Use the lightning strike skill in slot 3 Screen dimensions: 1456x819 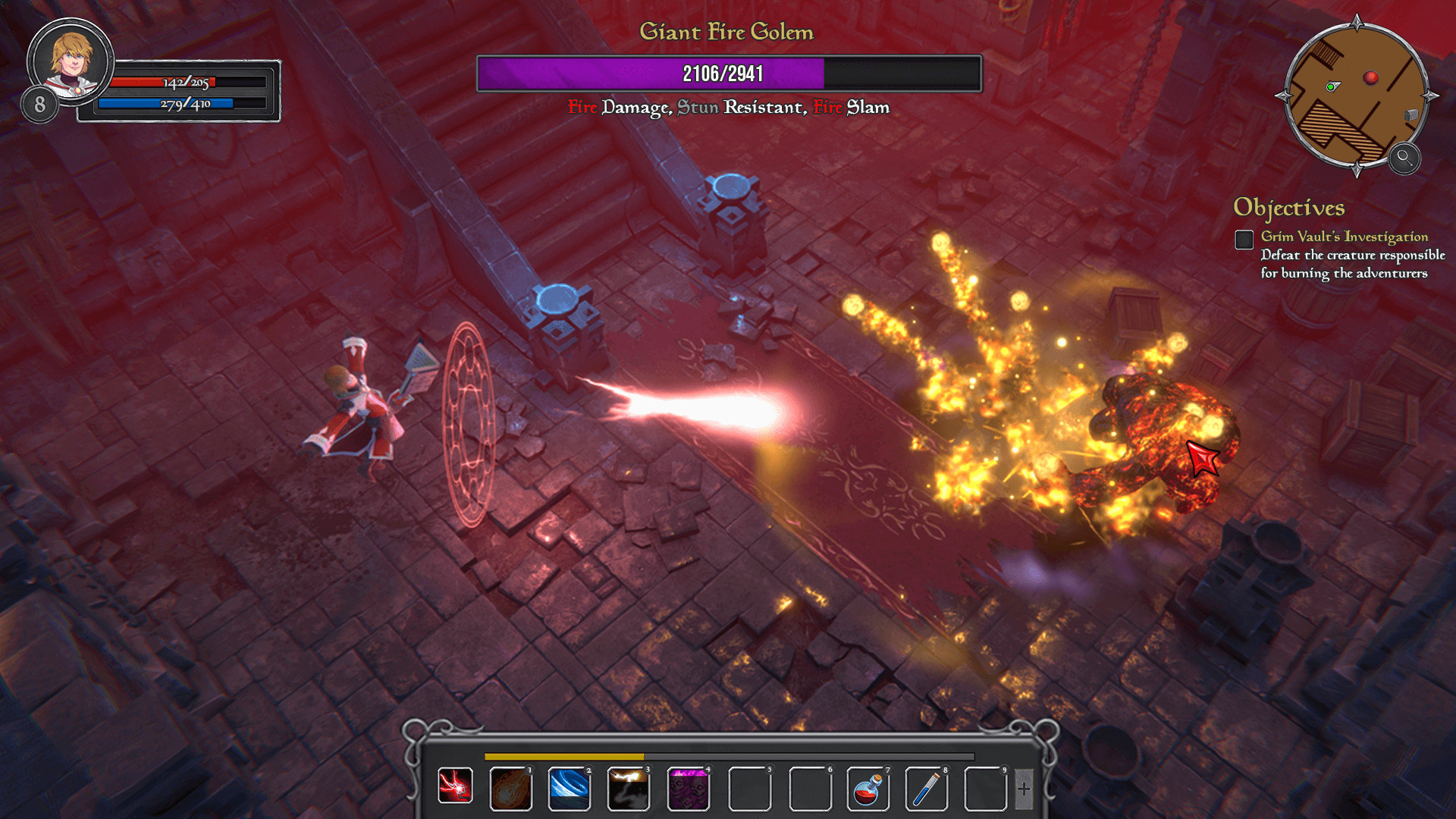click(629, 786)
